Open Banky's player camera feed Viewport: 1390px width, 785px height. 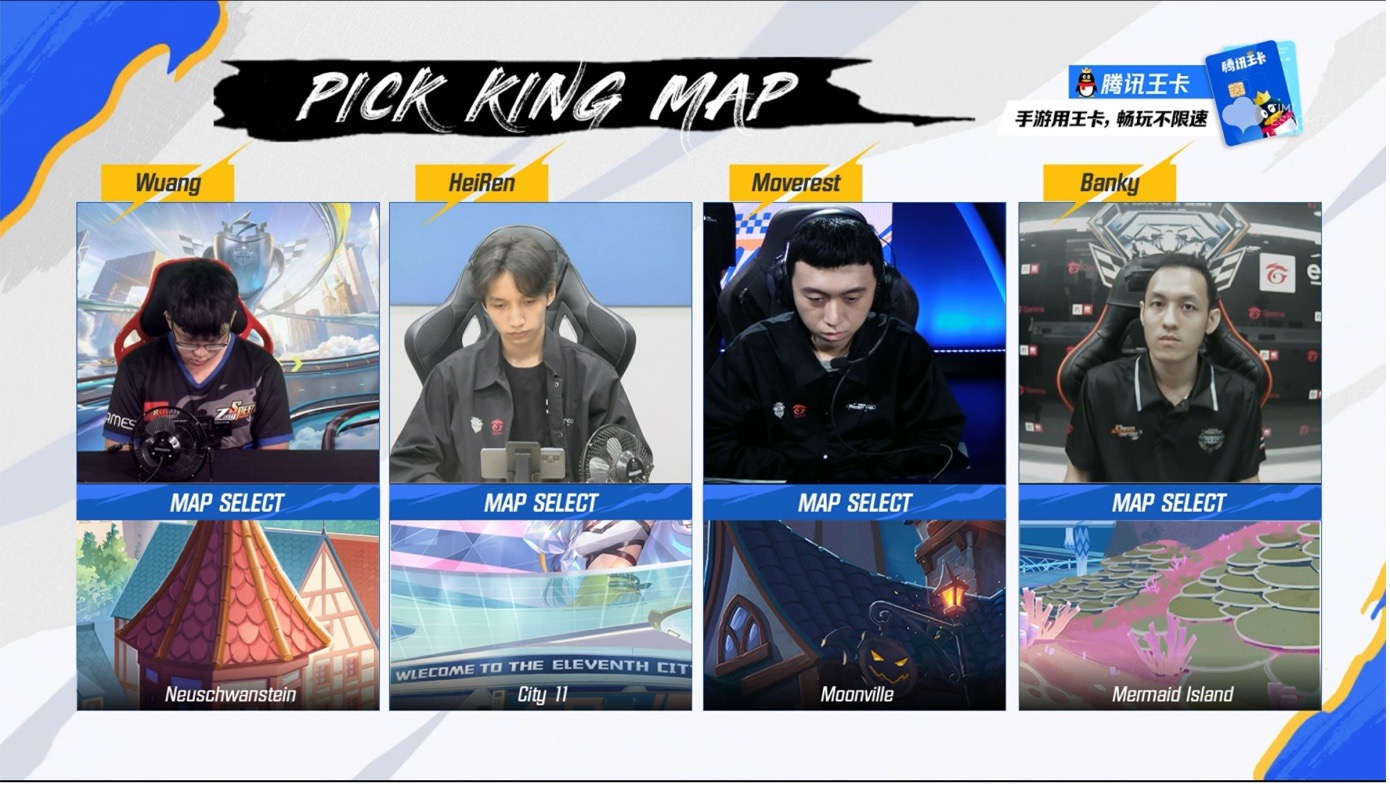tap(1169, 342)
